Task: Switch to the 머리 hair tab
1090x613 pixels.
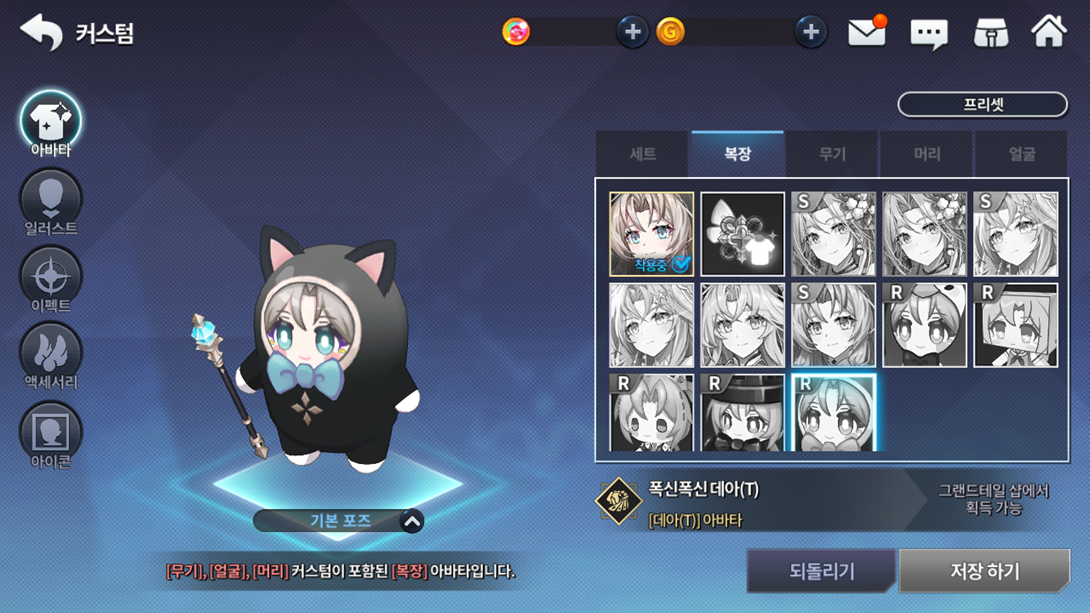Action: point(927,154)
